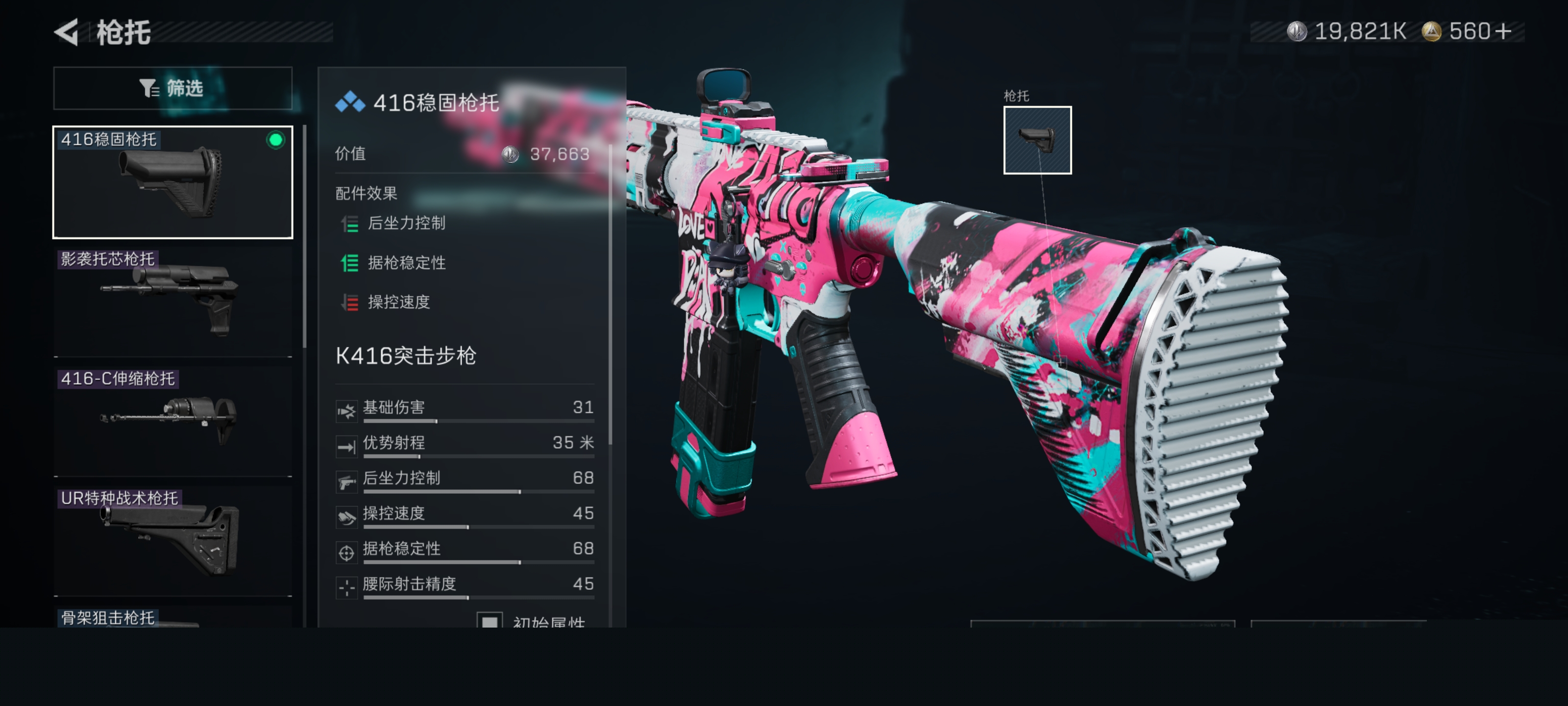Screen dimensions: 1568x706
Task: Pick the 416-C伸缩枪托 stock
Action: click(x=173, y=421)
